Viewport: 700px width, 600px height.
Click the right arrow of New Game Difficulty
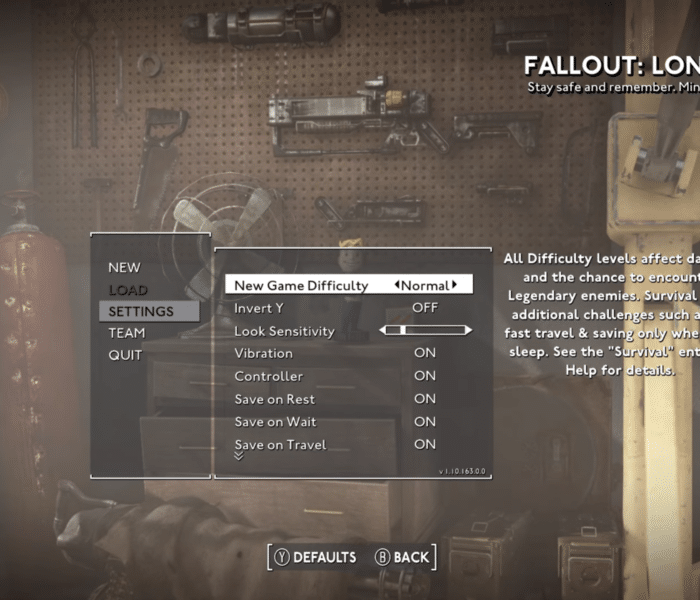click(x=455, y=285)
